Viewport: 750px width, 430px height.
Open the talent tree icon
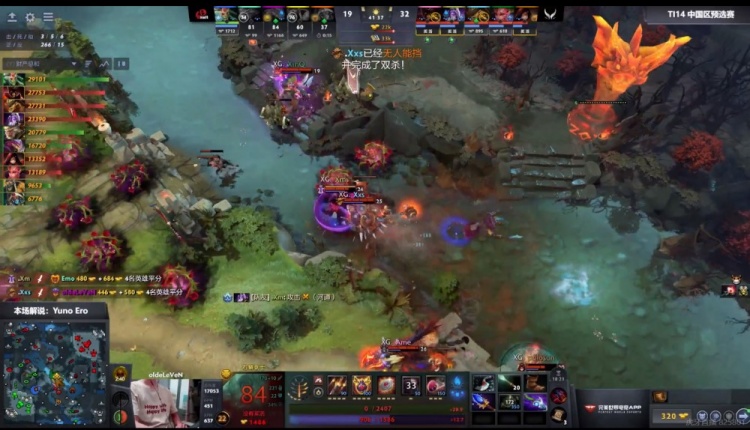(x=300, y=386)
